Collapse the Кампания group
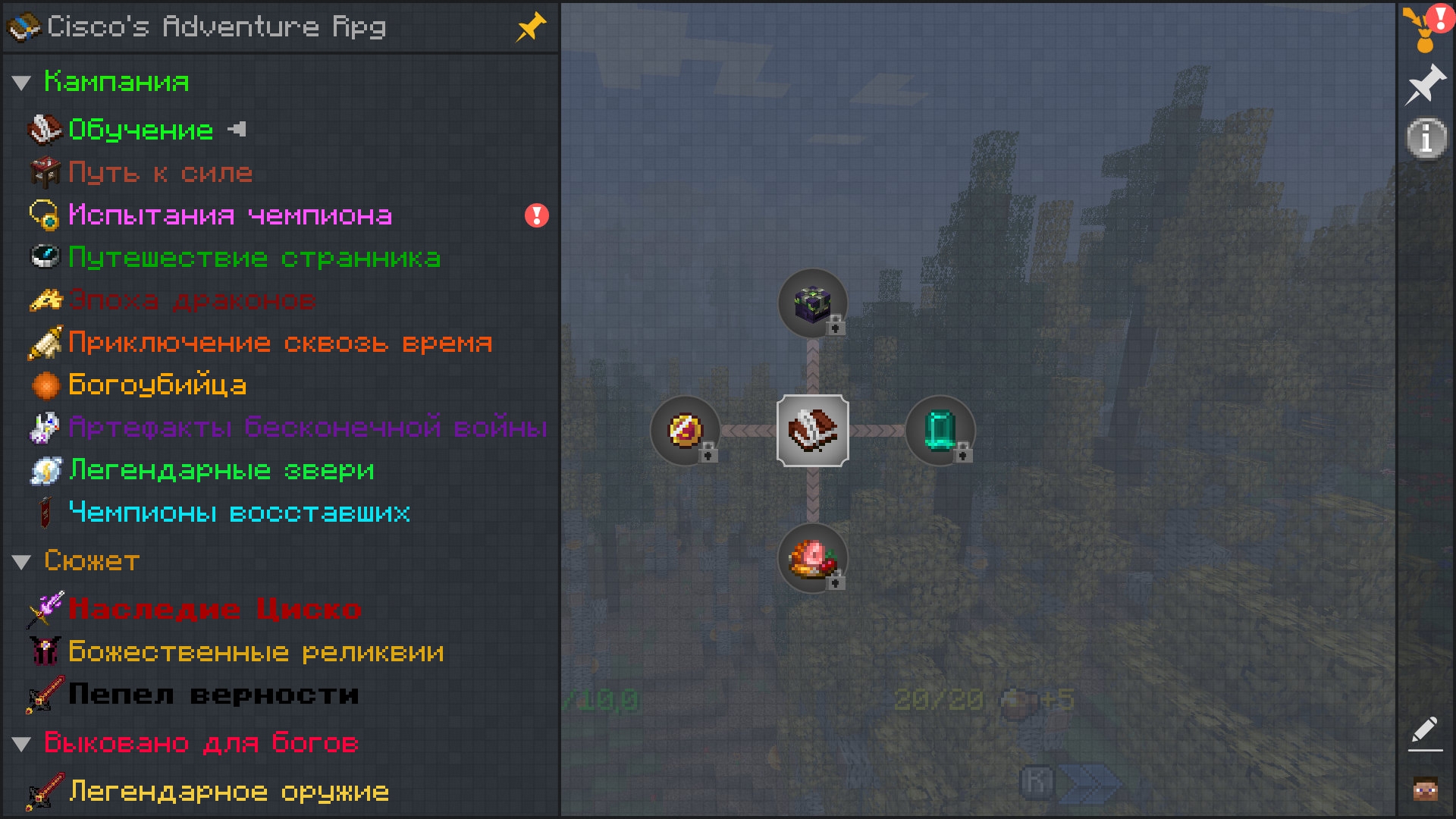 click(21, 83)
